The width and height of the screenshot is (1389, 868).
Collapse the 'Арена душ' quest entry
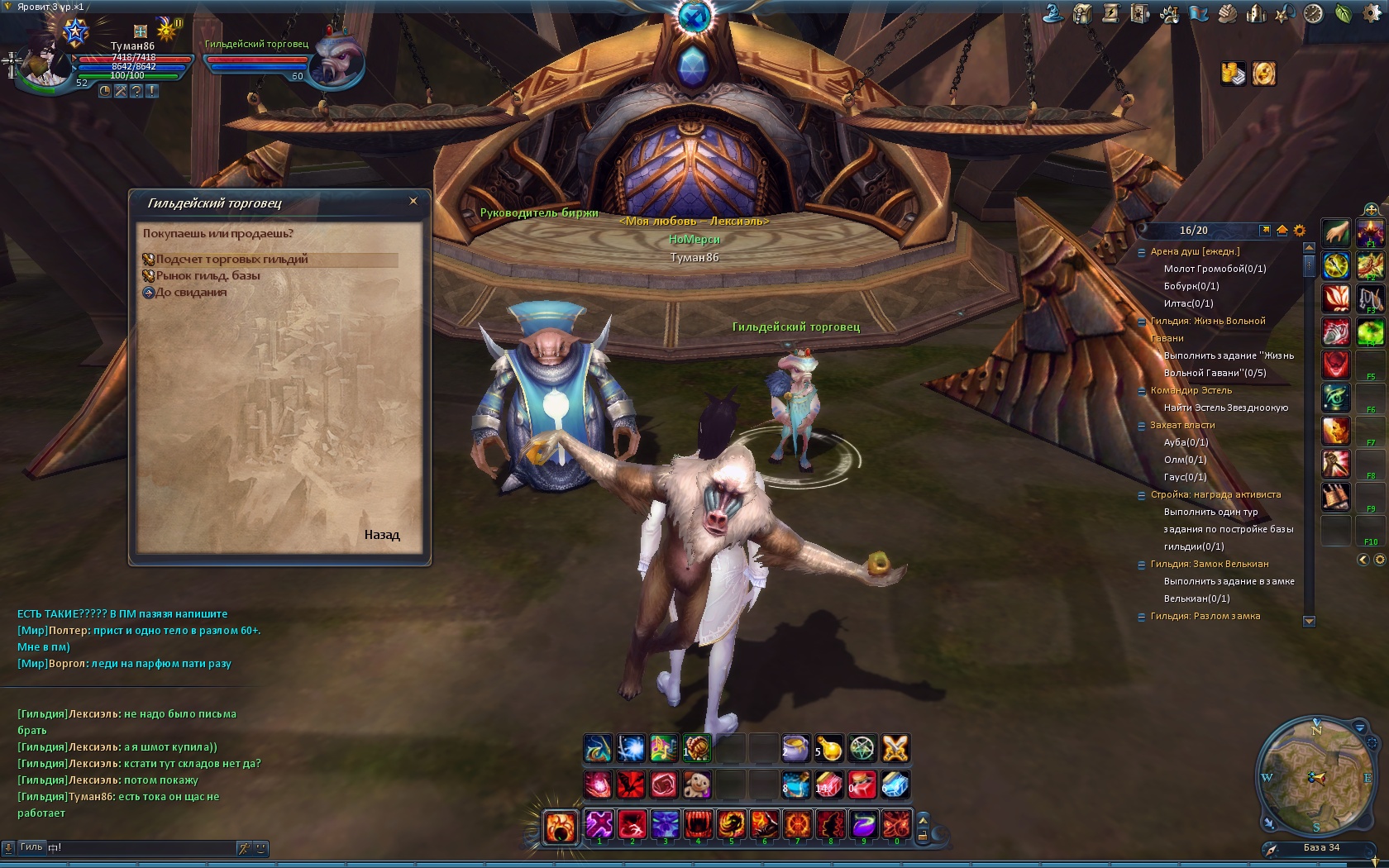tap(1142, 252)
